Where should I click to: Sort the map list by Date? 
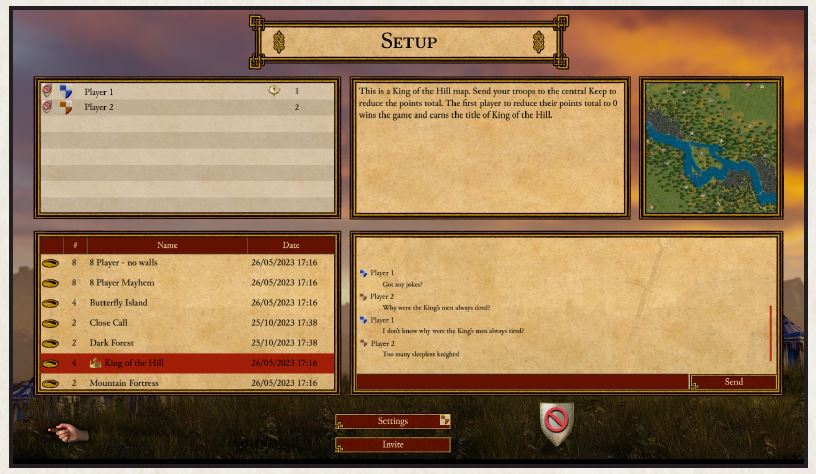[x=290, y=245]
